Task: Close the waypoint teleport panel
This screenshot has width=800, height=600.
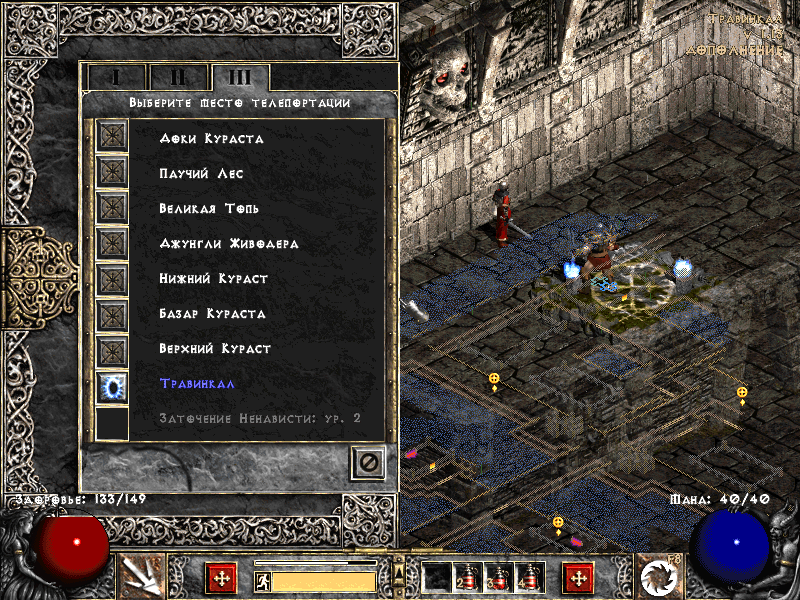Action: pyautogui.click(x=367, y=463)
